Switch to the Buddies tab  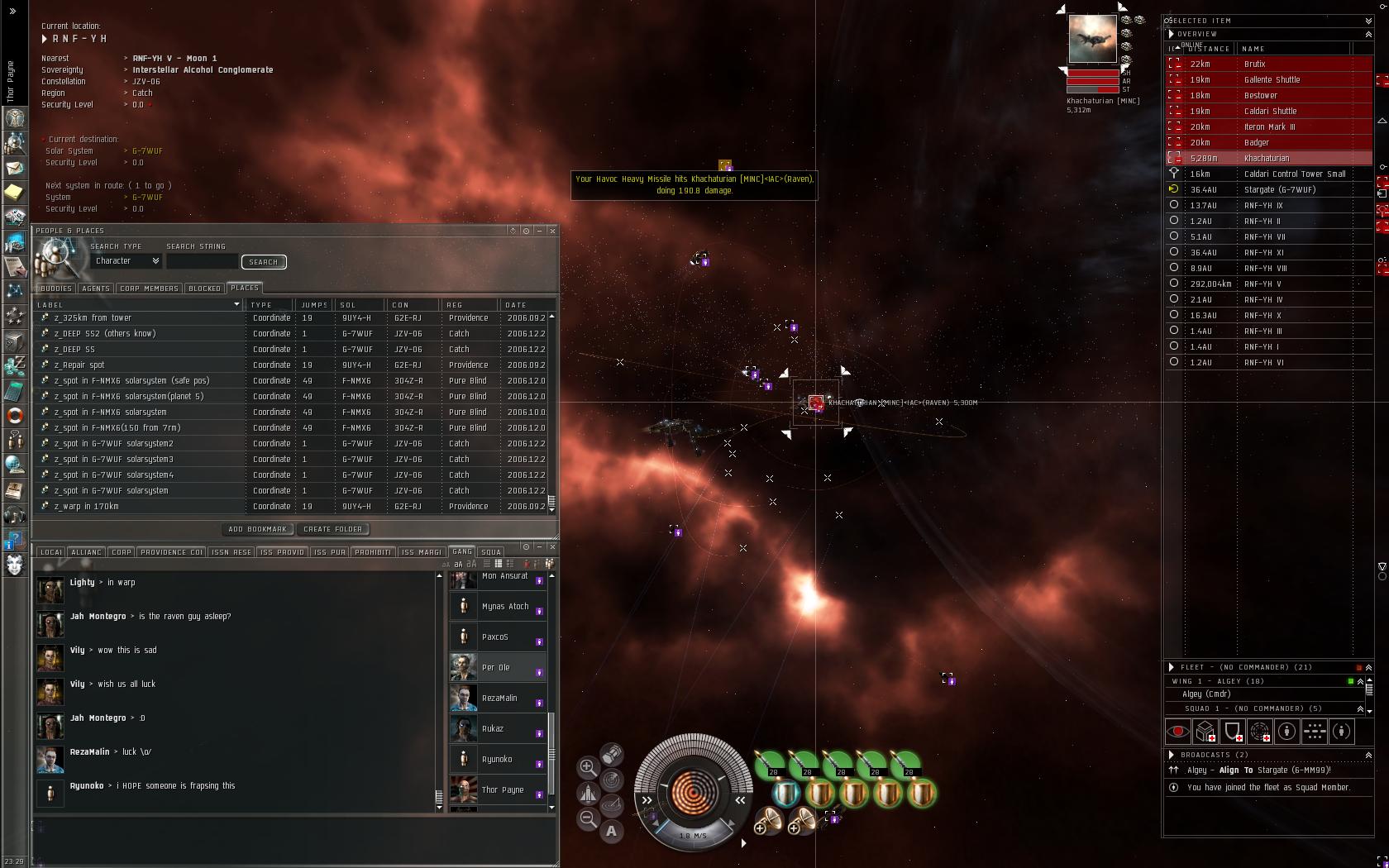pyautogui.click(x=55, y=289)
